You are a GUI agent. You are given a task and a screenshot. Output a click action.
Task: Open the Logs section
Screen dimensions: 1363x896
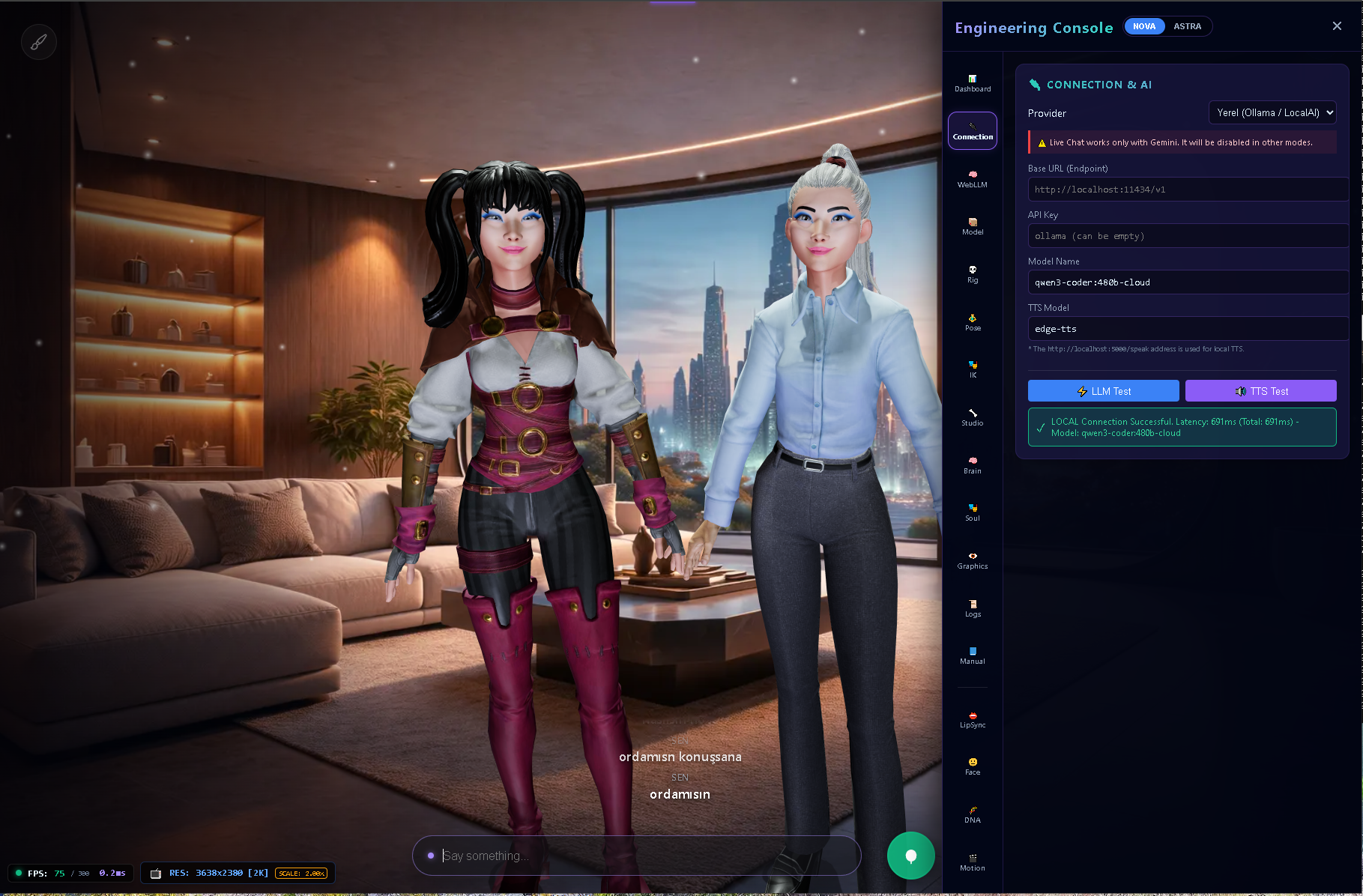tap(972, 608)
